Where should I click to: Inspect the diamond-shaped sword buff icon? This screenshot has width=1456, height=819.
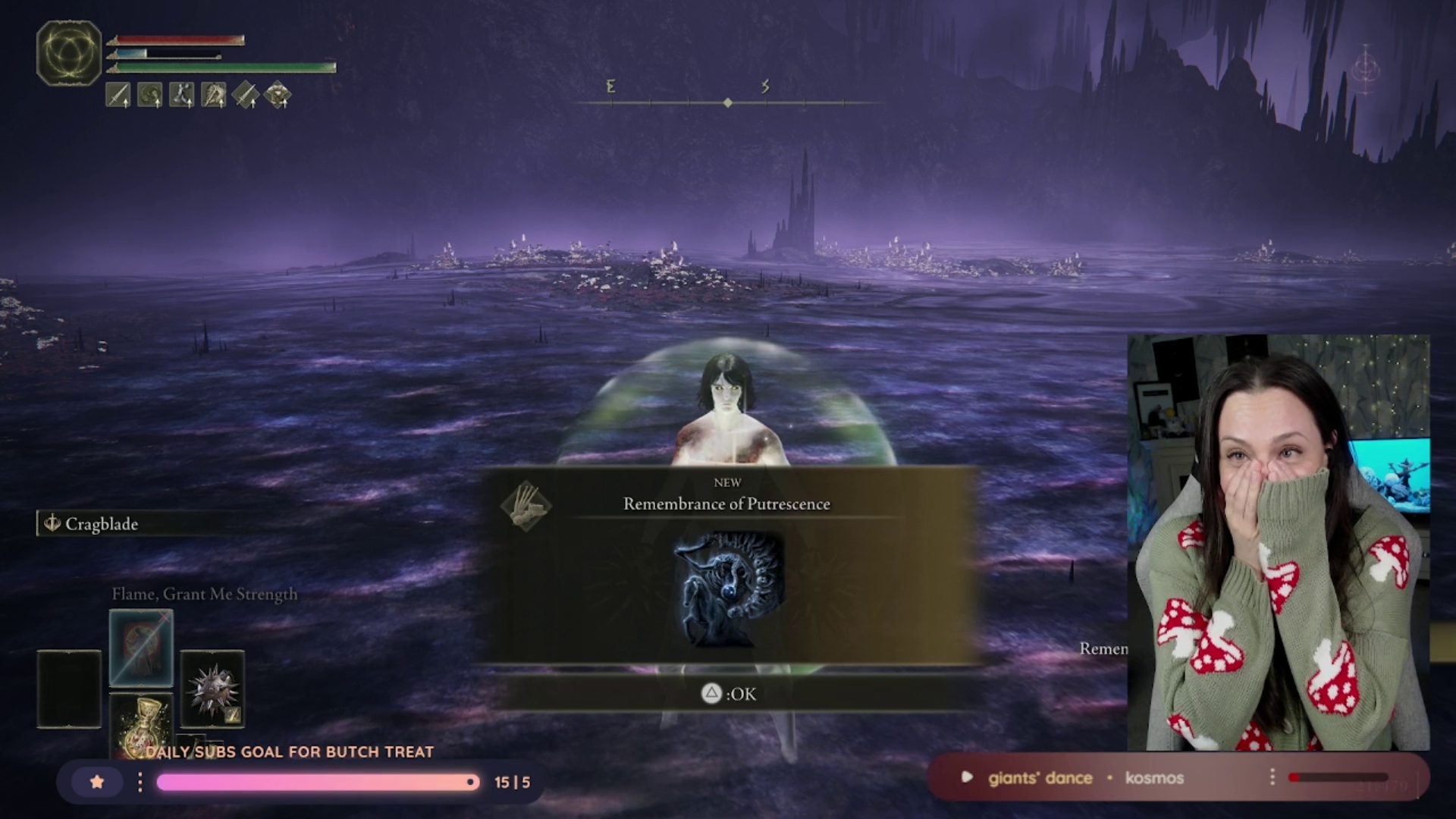245,96
